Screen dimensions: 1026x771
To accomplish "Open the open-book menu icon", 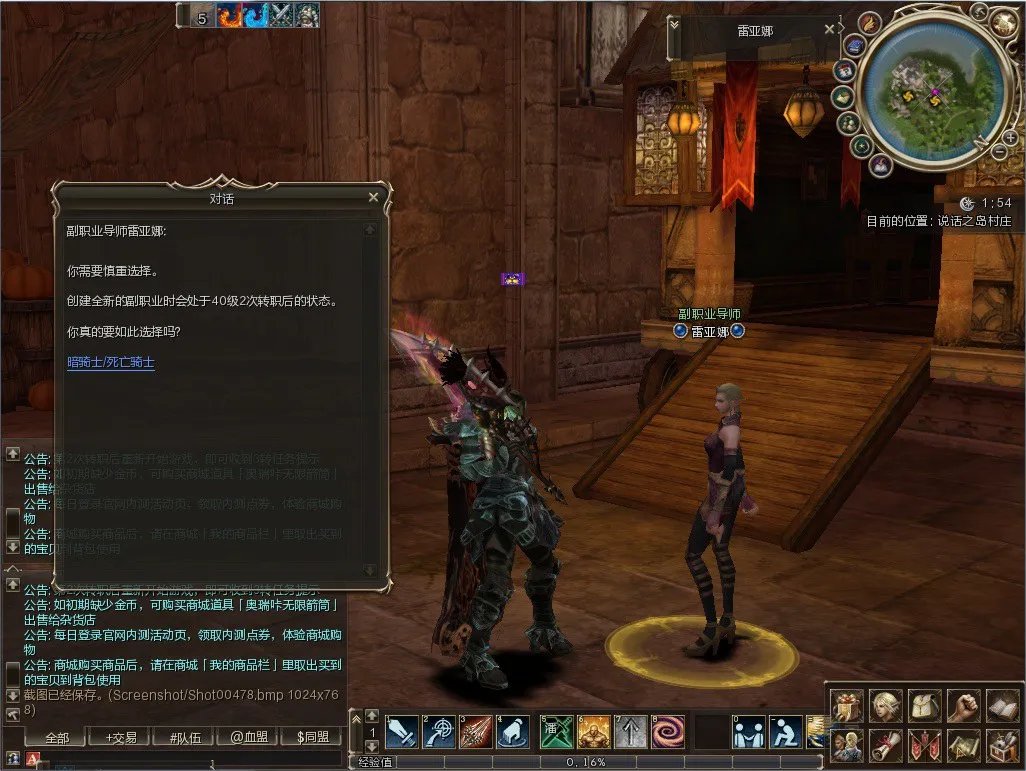I will pos(1003,706).
